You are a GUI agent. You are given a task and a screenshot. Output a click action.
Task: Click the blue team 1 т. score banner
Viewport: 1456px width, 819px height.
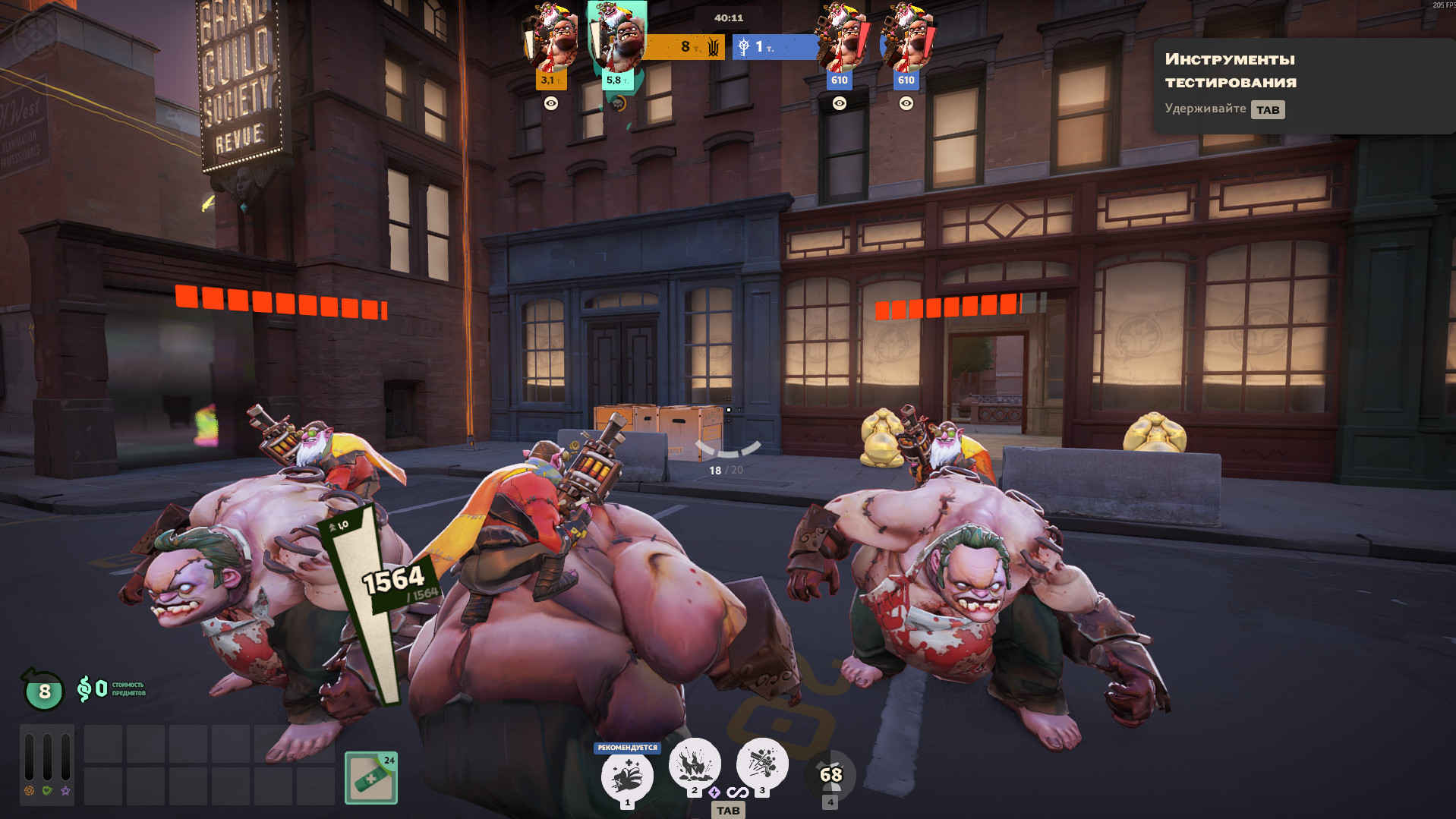pyautogui.click(x=774, y=47)
